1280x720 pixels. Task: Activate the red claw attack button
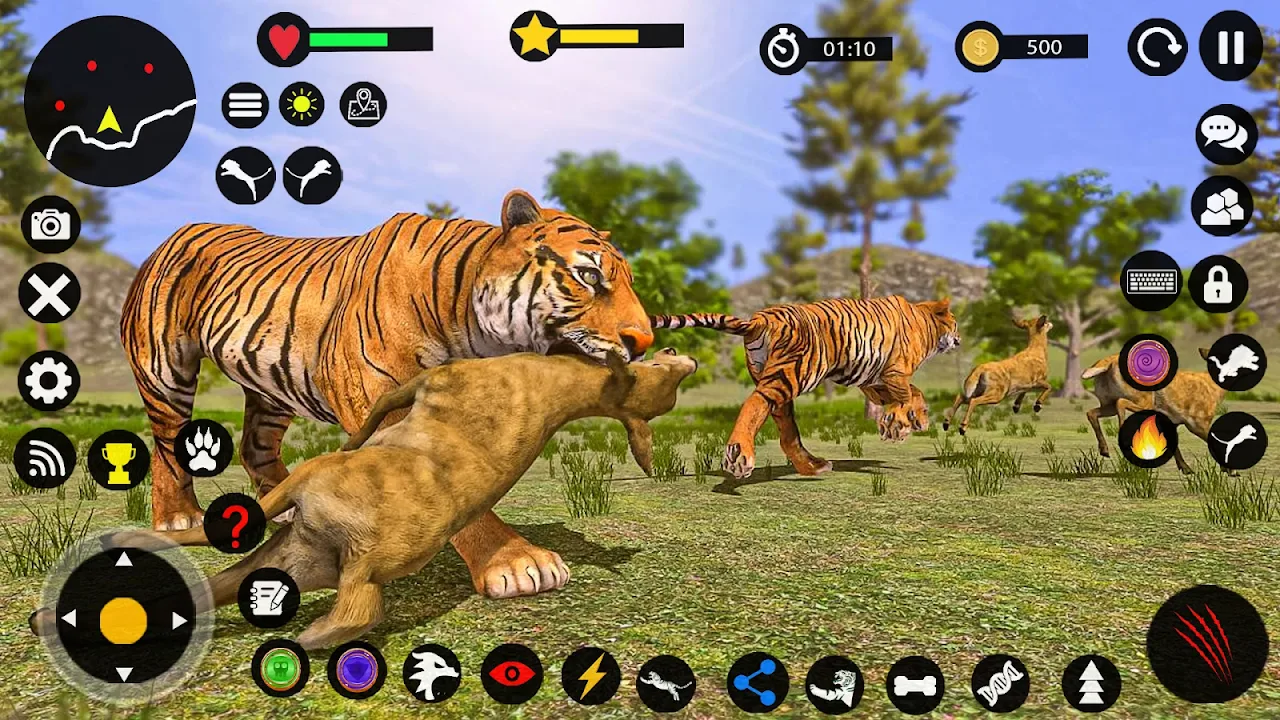1207,644
